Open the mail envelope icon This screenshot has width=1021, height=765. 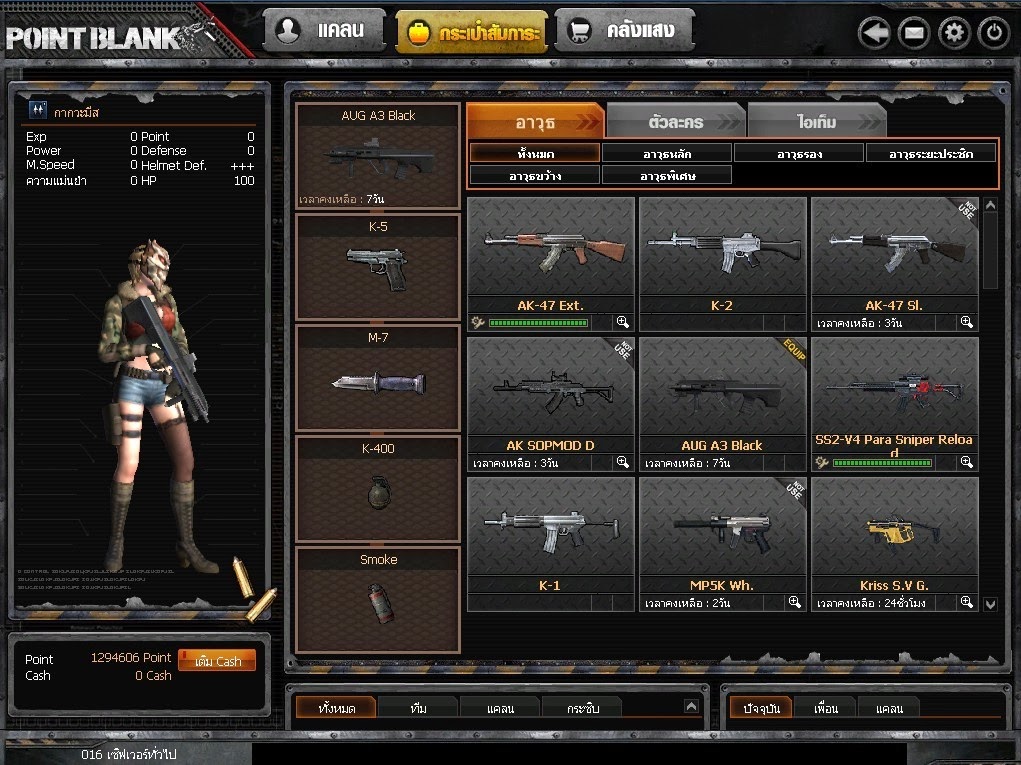point(914,33)
